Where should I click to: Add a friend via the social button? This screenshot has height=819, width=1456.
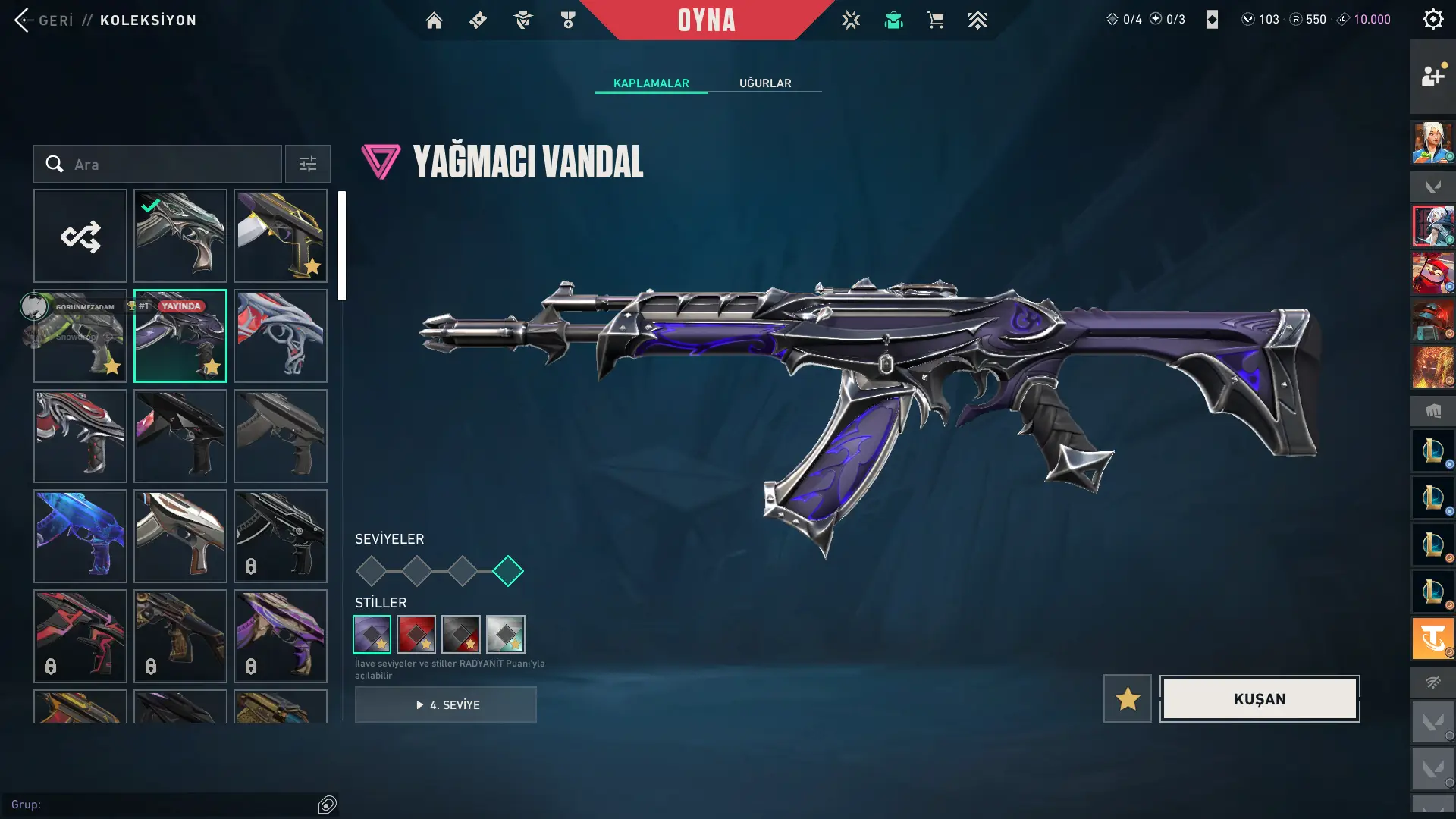(x=1432, y=76)
